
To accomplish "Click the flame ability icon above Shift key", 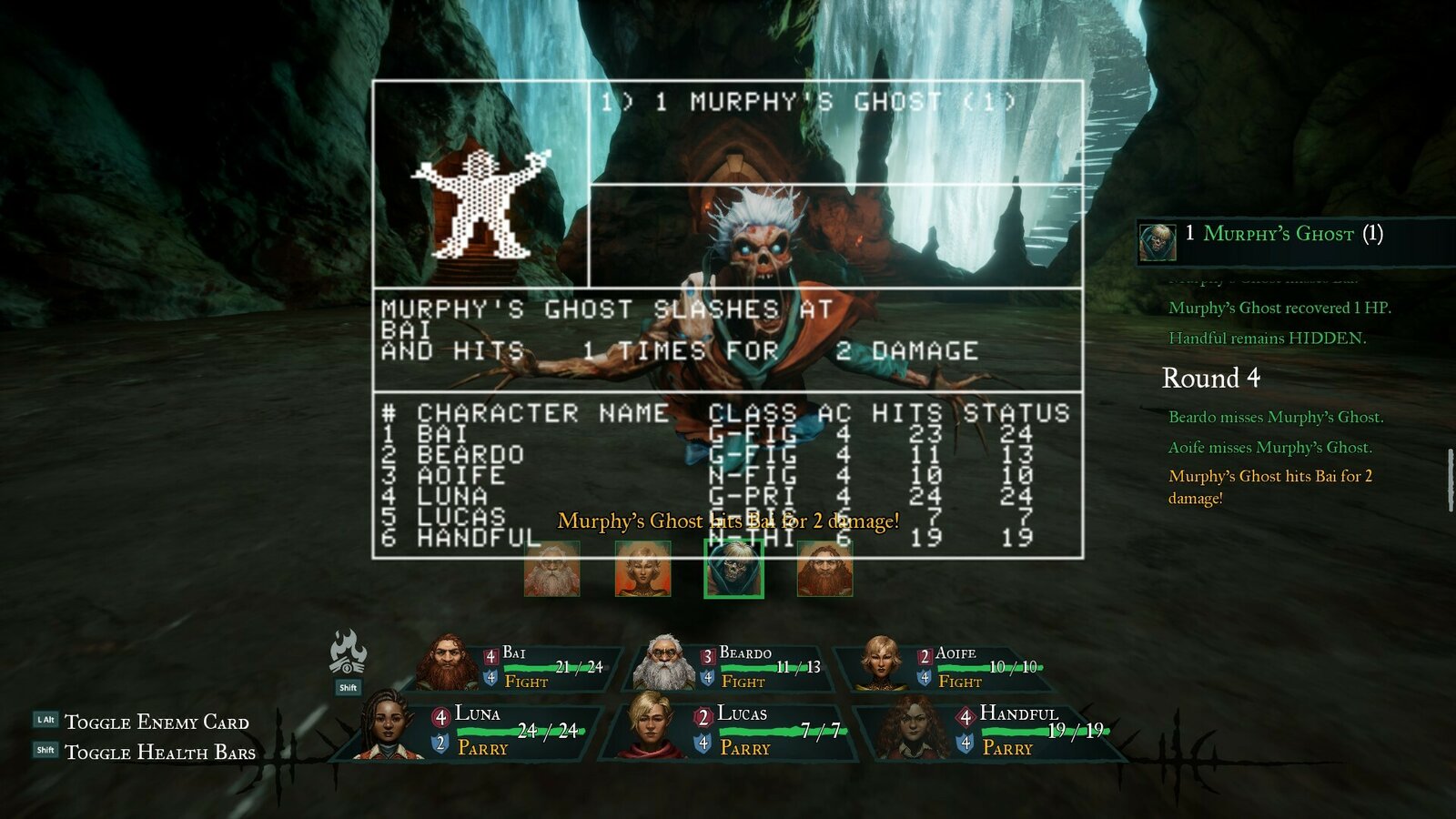I will click(x=349, y=650).
